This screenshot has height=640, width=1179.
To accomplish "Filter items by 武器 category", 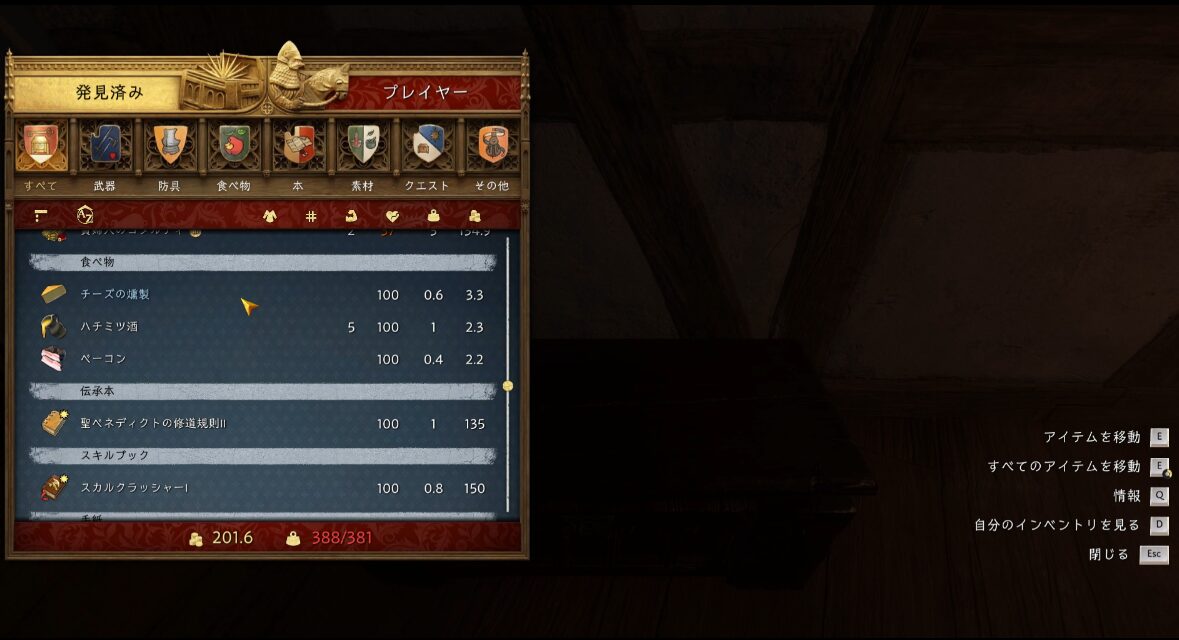I will point(105,148).
